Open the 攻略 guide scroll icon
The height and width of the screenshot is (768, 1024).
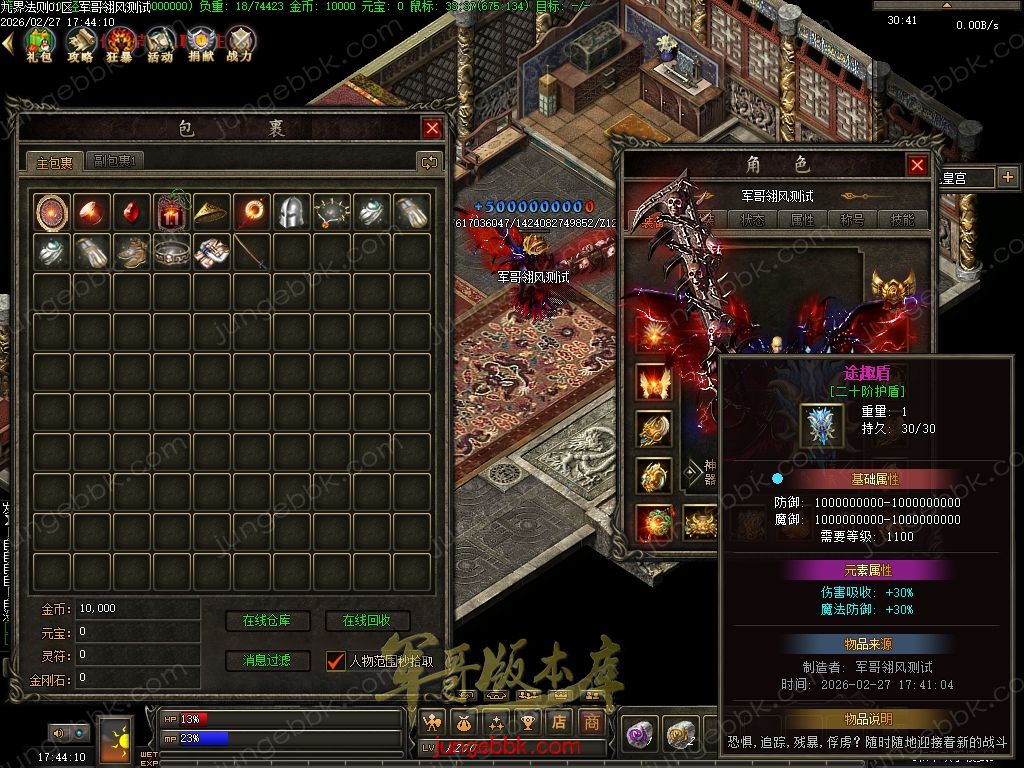coord(80,44)
